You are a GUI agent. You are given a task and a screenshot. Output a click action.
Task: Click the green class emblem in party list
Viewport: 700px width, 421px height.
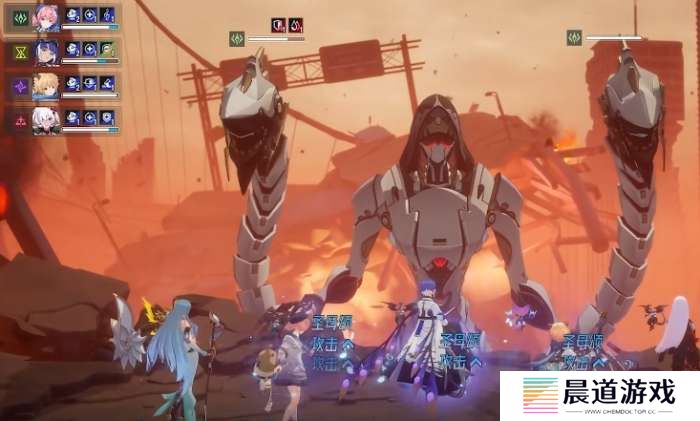(18, 17)
